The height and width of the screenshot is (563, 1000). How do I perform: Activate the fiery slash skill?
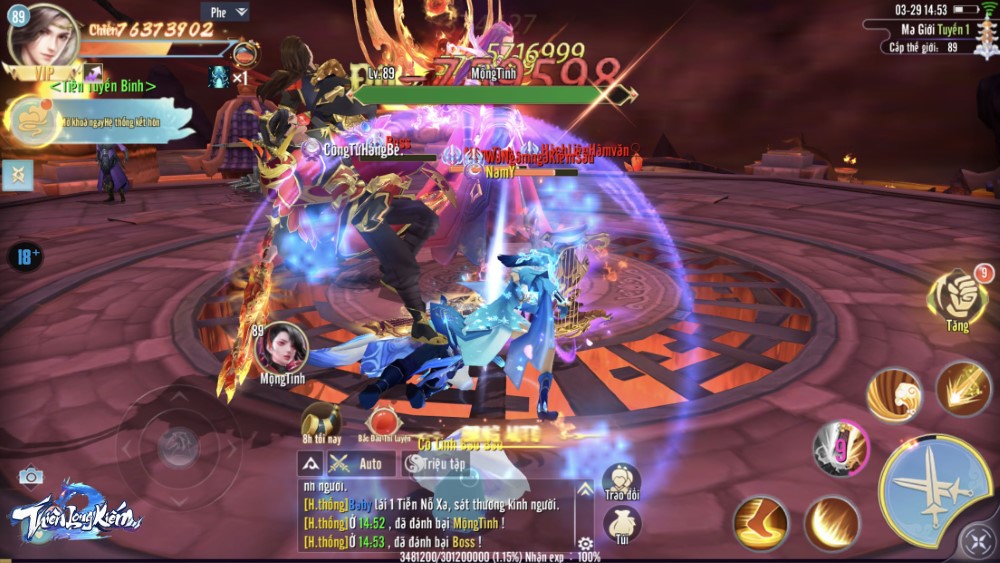(832, 522)
